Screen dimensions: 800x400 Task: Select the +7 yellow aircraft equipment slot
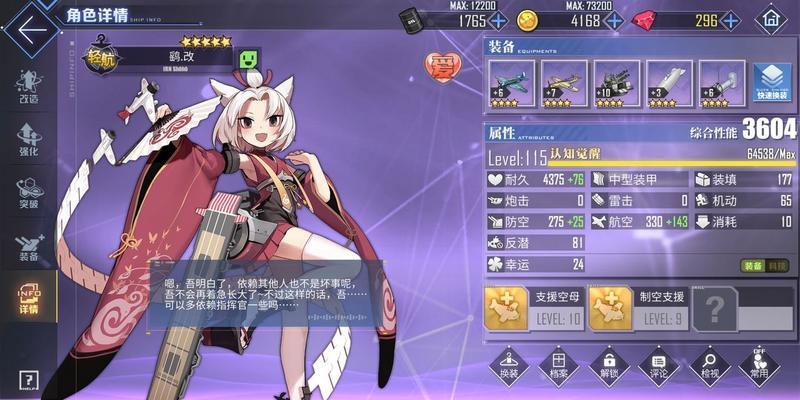[x=564, y=83]
